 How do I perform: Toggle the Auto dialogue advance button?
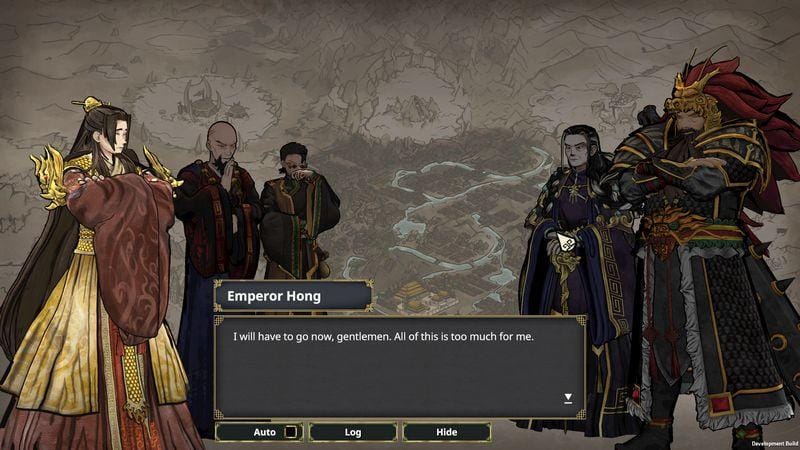click(x=260, y=432)
